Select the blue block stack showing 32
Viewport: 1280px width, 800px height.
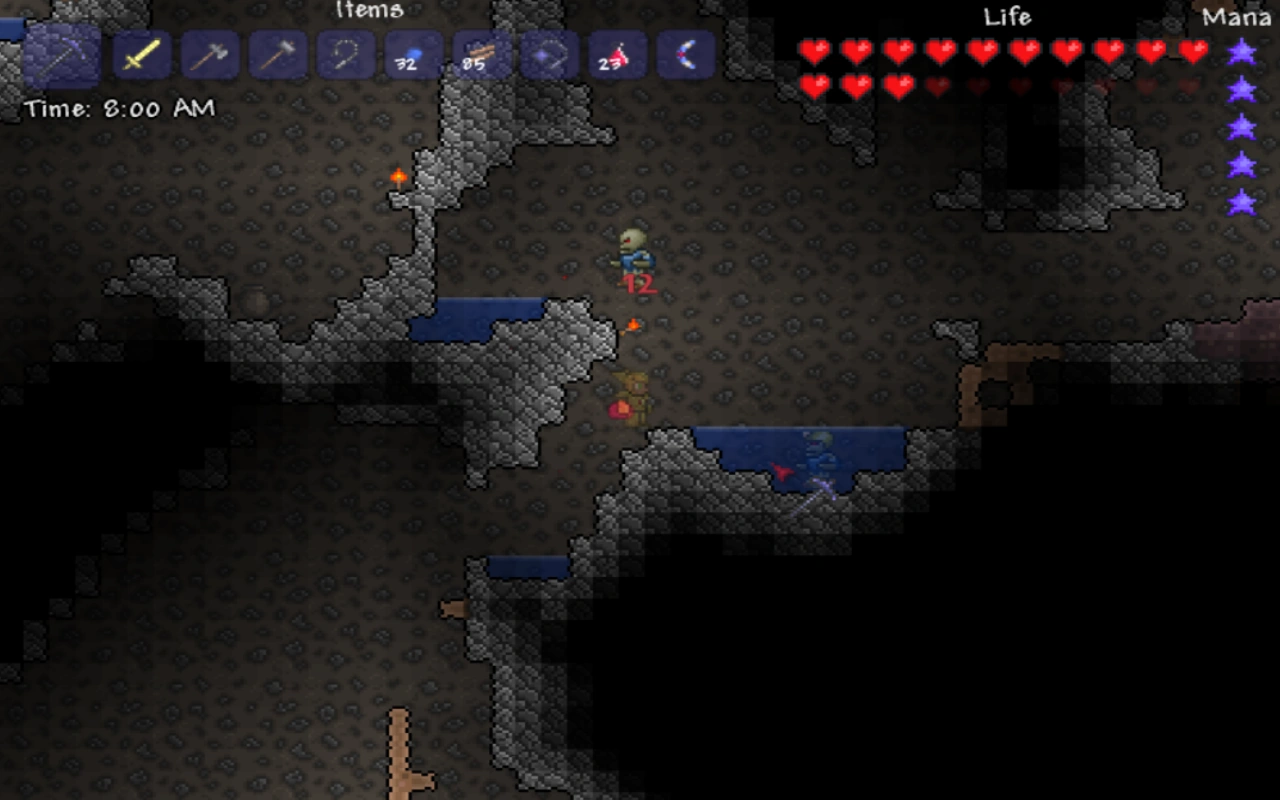[x=413, y=55]
